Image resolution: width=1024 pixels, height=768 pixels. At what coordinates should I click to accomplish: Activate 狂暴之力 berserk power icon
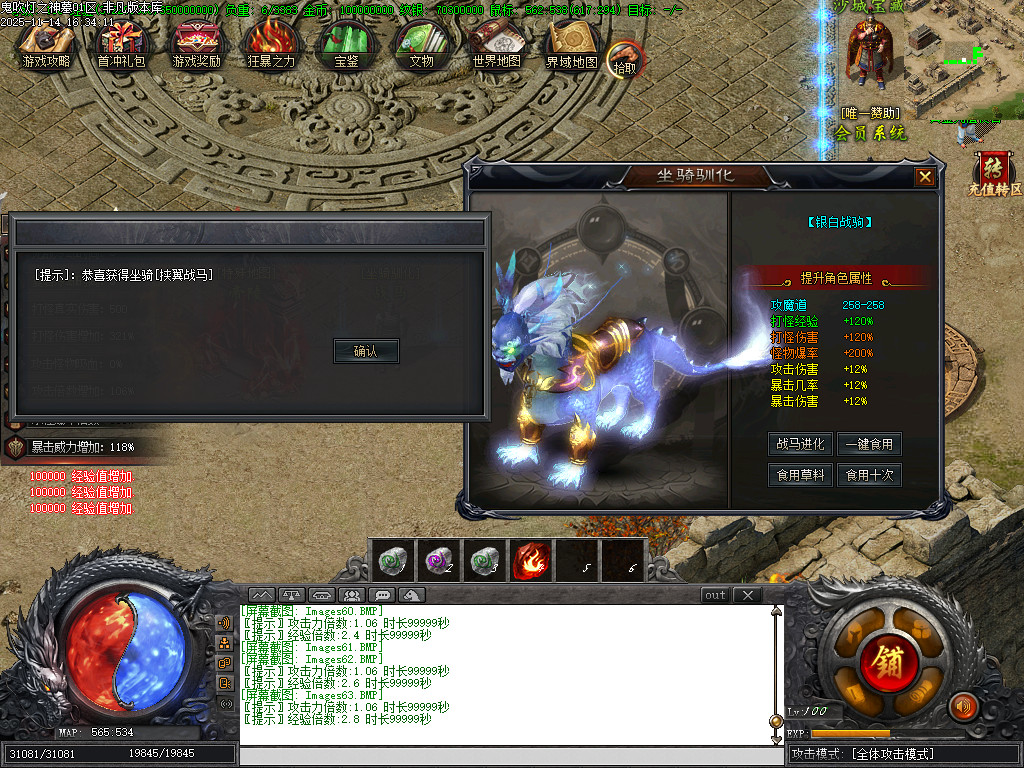coord(271,46)
